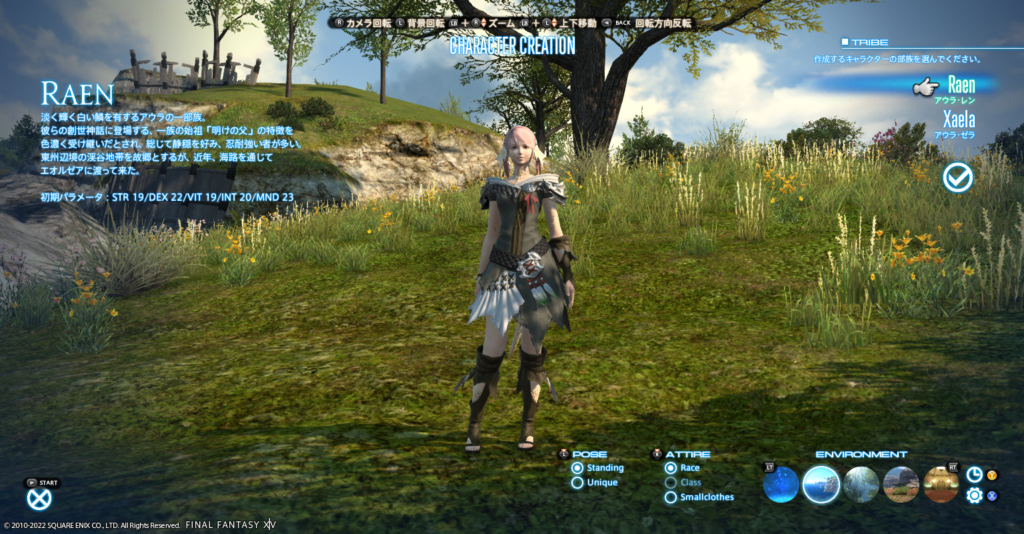Choose Class attire option
1024x534 pixels.
pos(671,483)
